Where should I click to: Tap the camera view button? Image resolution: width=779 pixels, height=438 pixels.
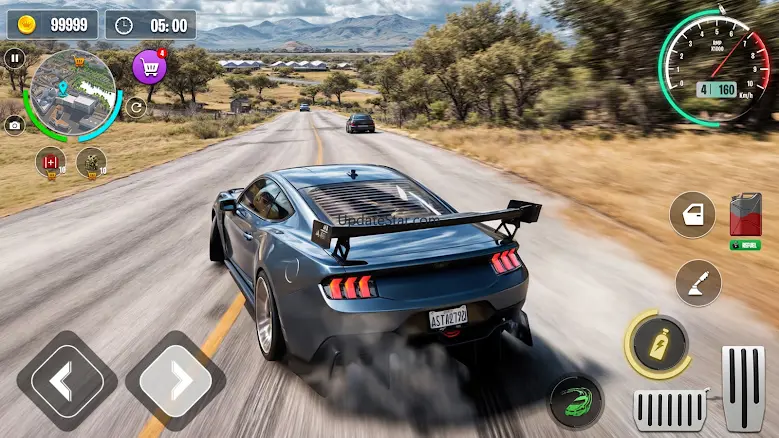pyautogui.click(x=14, y=125)
